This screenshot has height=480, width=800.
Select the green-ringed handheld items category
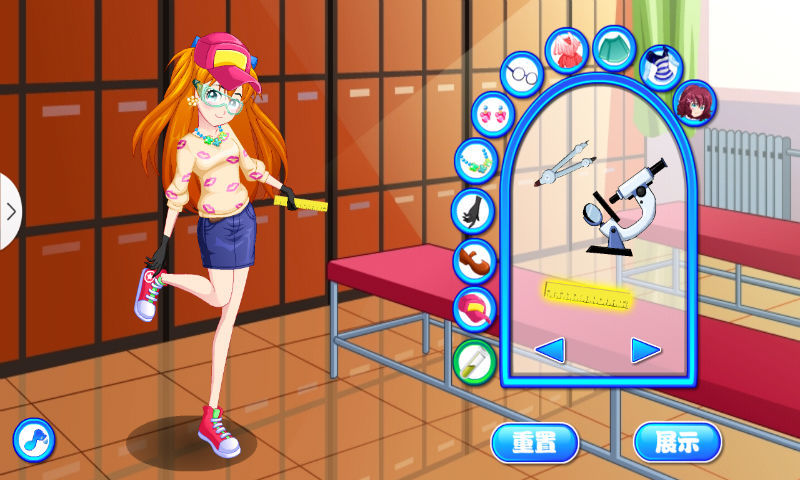[474, 360]
